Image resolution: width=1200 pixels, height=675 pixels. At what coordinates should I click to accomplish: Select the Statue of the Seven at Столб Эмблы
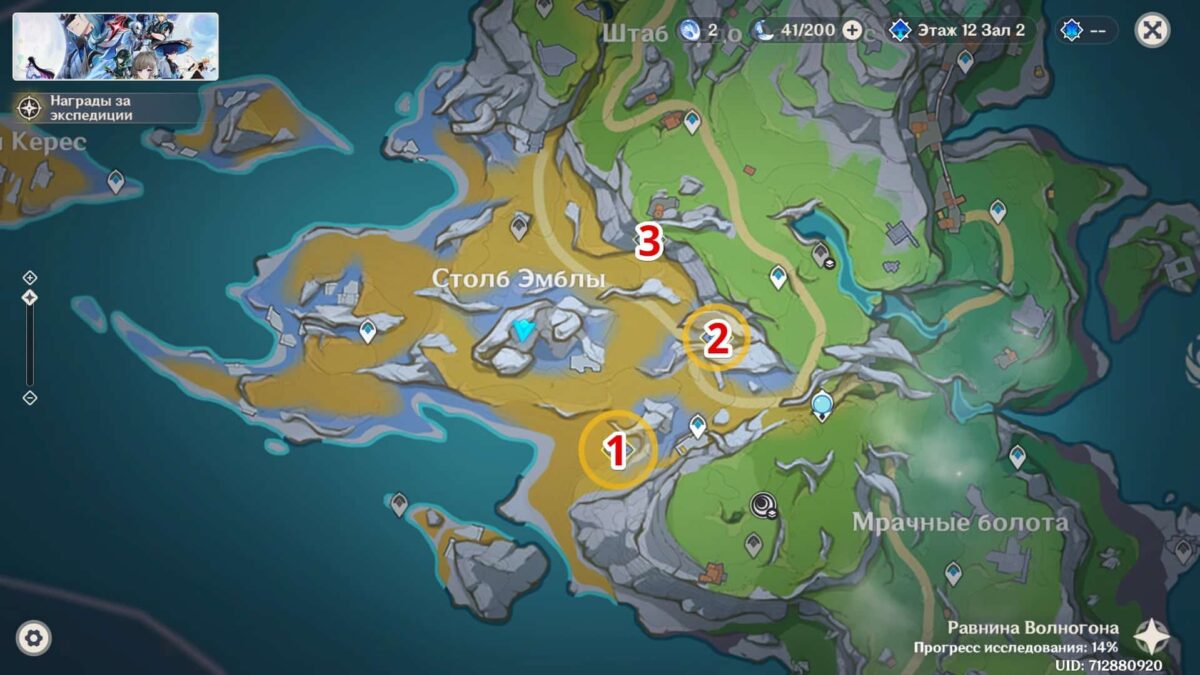click(x=523, y=332)
